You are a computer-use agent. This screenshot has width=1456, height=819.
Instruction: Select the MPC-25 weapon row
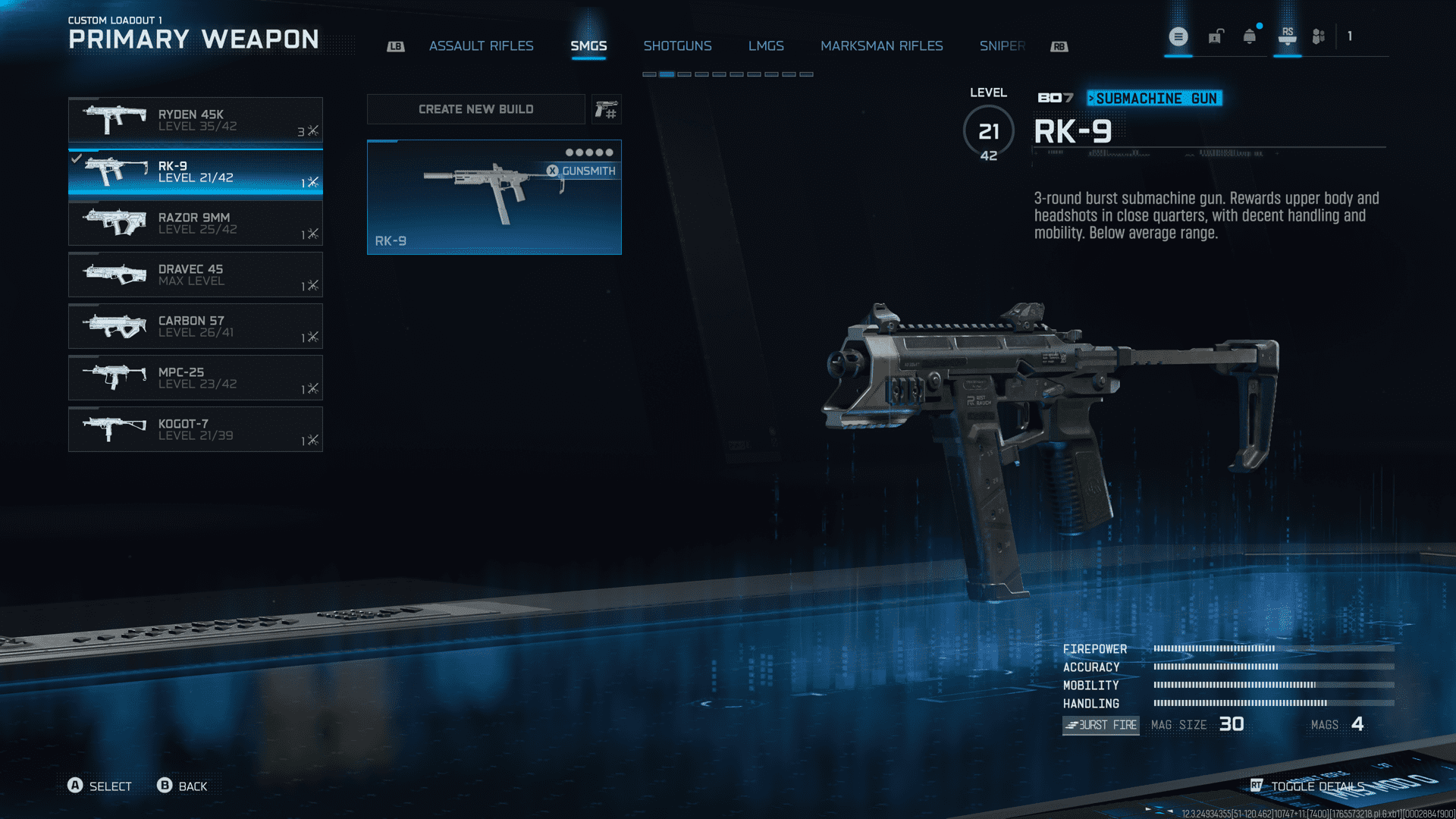[195, 378]
